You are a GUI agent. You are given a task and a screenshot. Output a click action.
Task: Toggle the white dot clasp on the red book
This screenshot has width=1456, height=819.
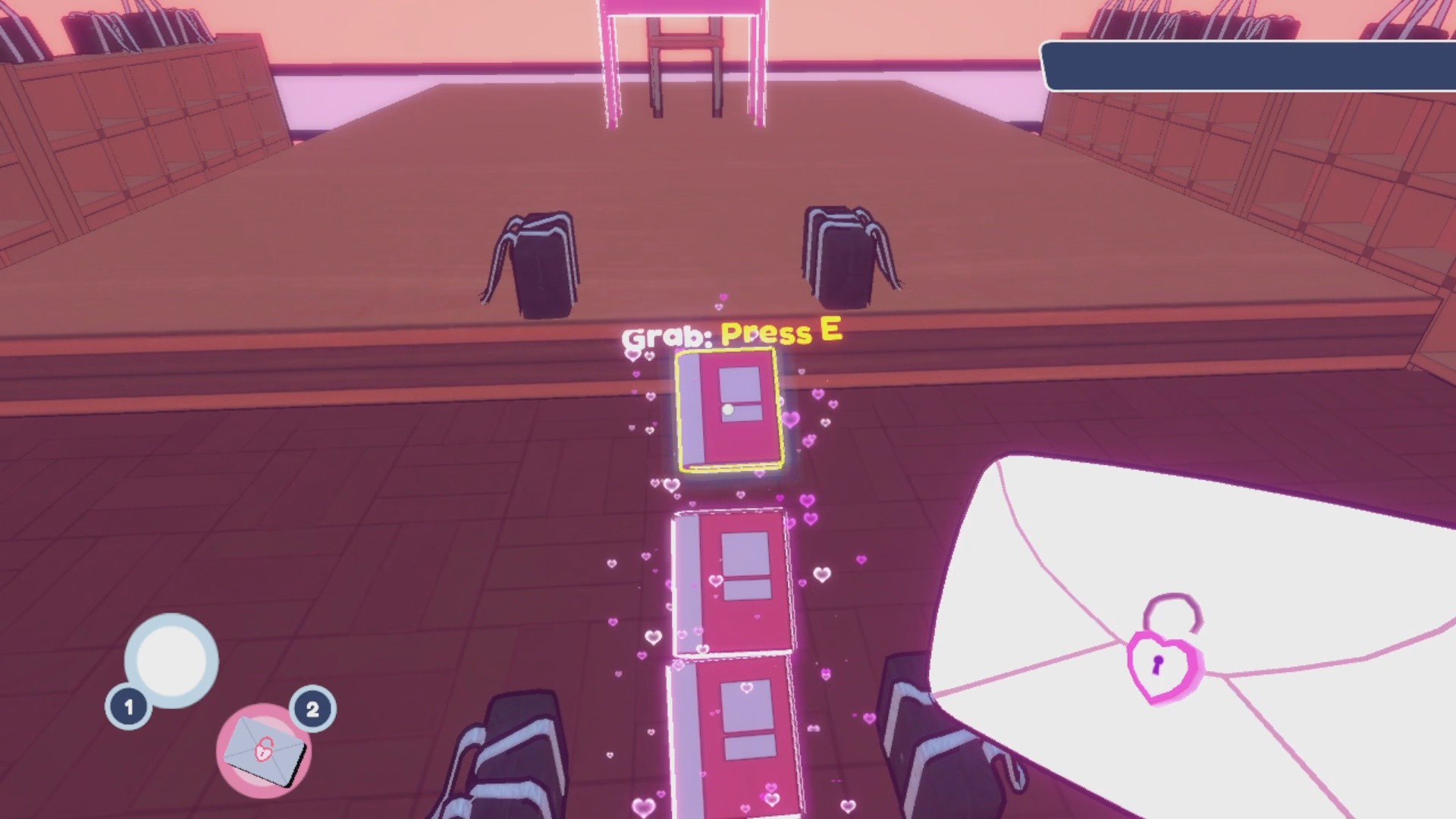pyautogui.click(x=730, y=409)
